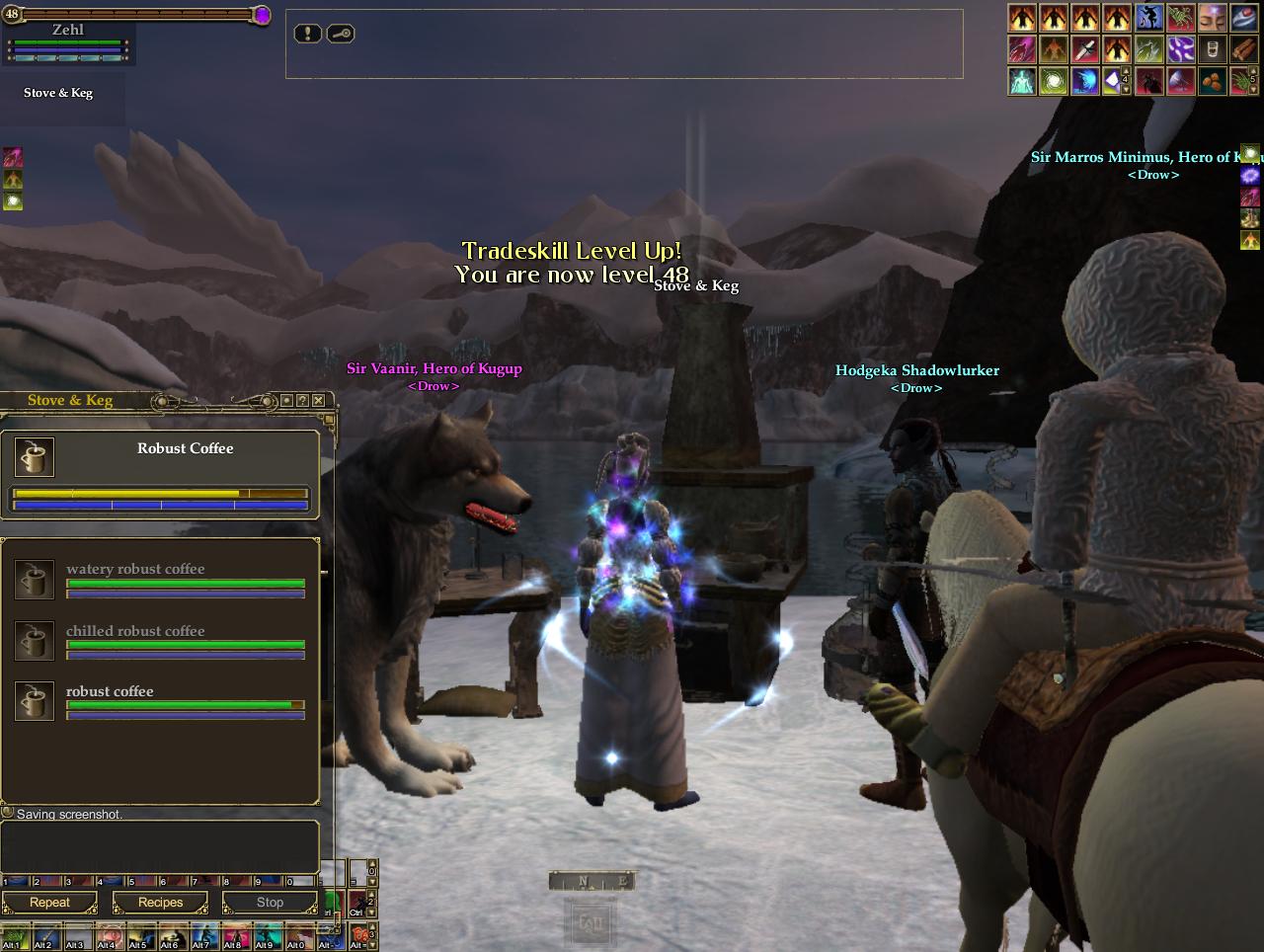The width and height of the screenshot is (1264, 952).
Task: Use the closed-eyes face ability
Action: coord(1212,18)
